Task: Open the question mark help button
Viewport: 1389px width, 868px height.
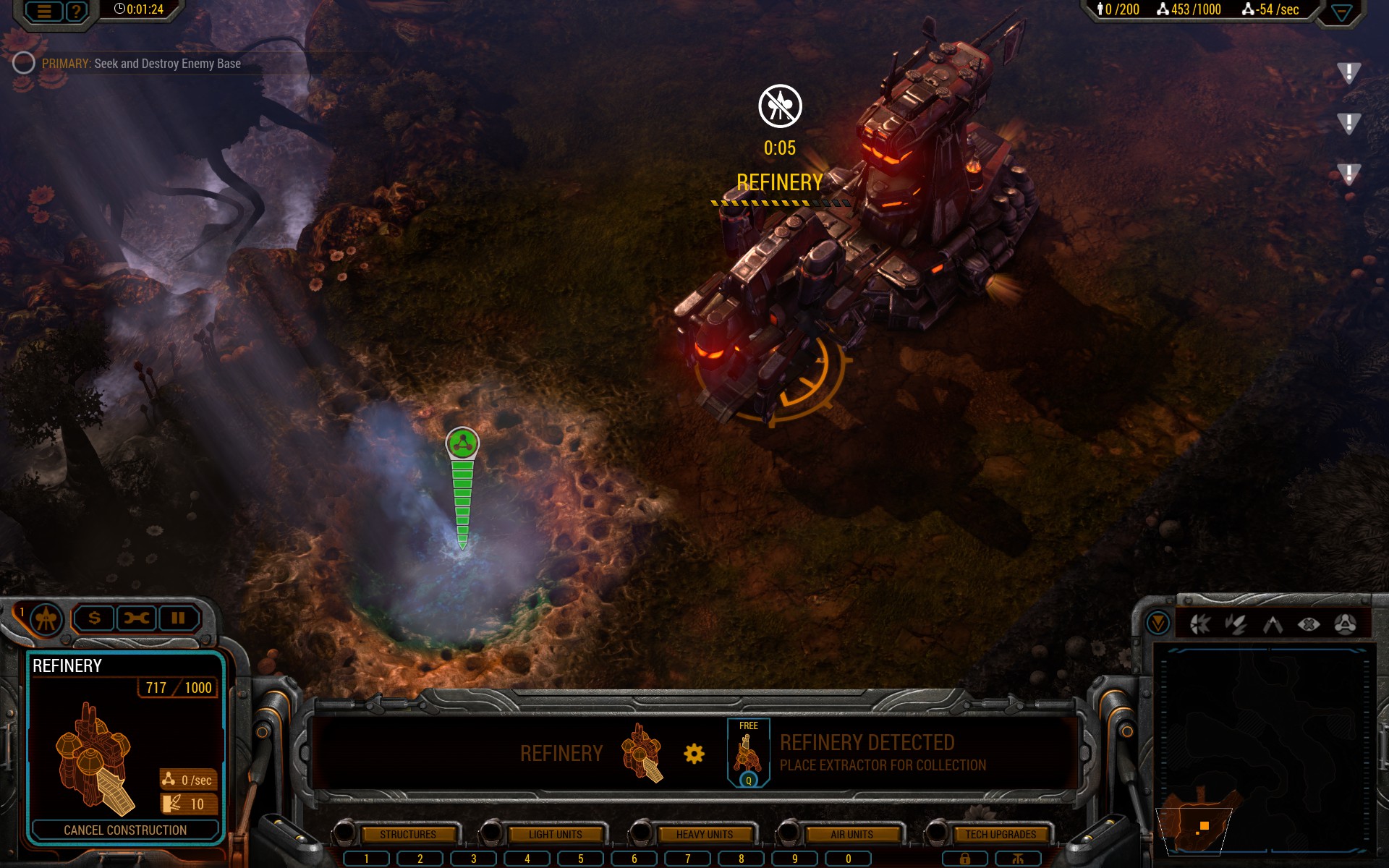Action: pos(76,11)
